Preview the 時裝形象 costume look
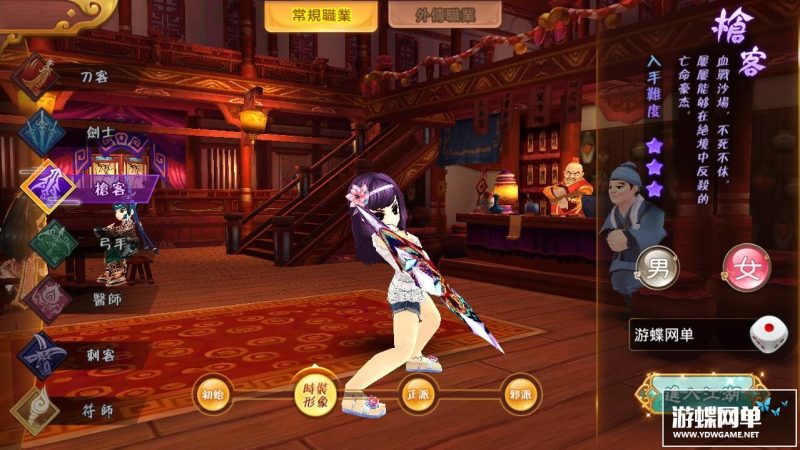The image size is (800, 450). (x=313, y=392)
